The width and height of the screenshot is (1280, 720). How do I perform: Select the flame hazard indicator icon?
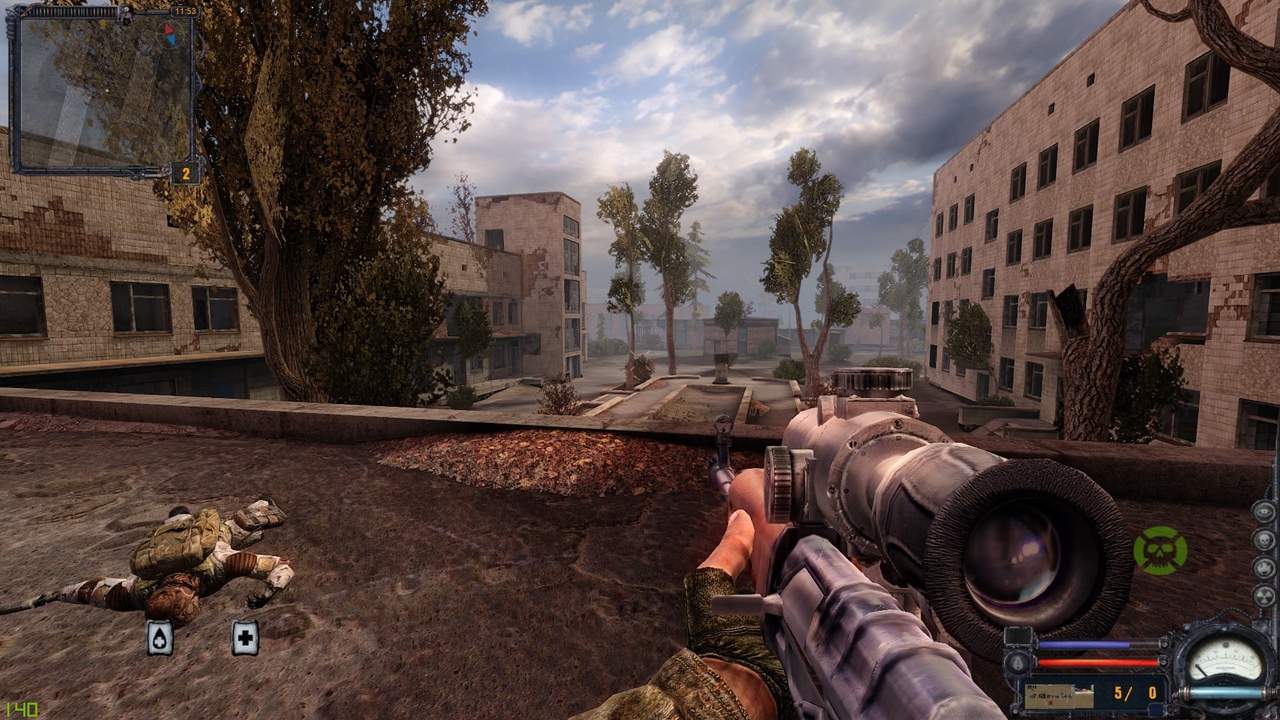point(1264,568)
